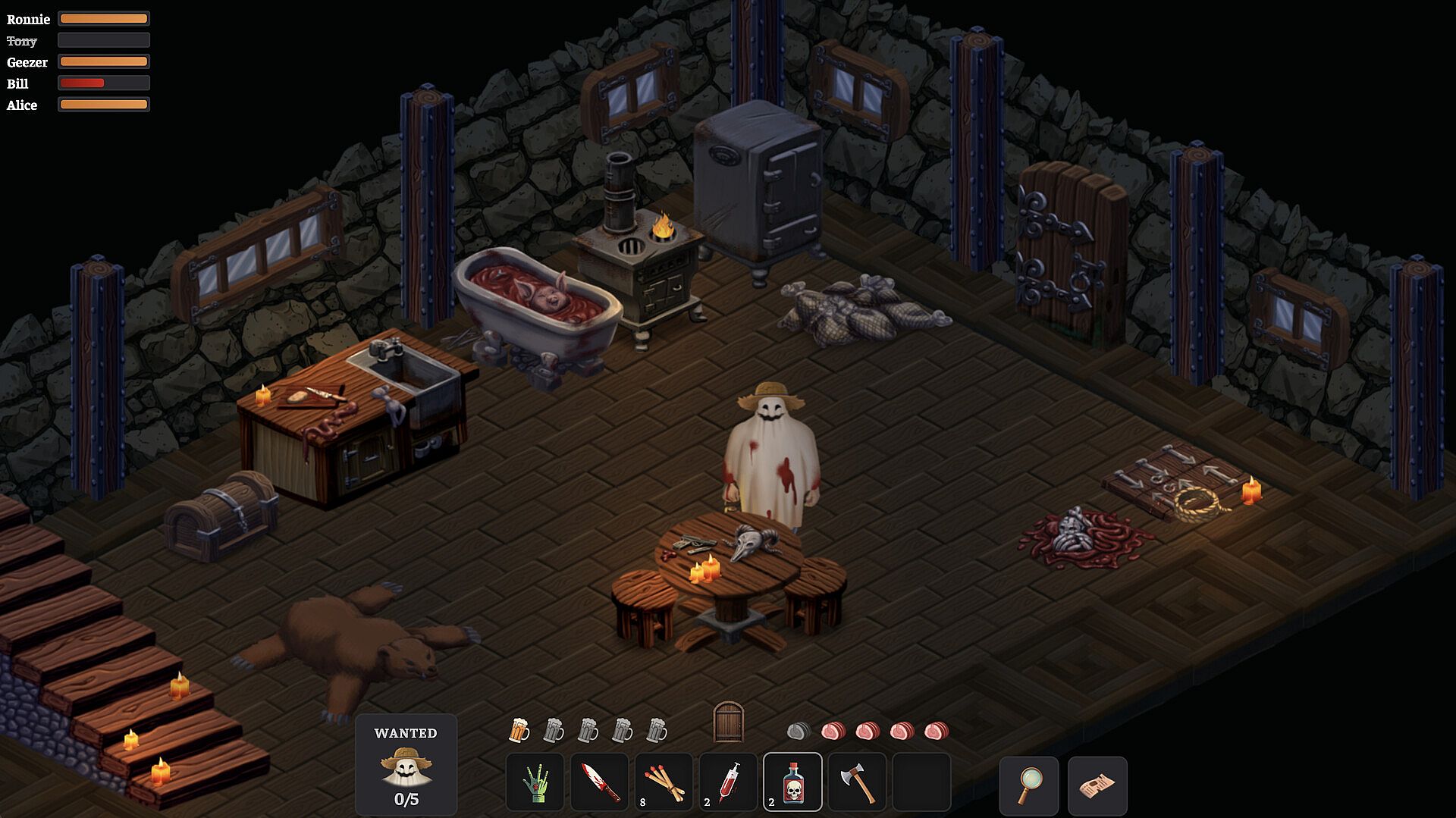Select the green zombie hand slot
This screenshot has height=818, width=1456.
(535, 782)
